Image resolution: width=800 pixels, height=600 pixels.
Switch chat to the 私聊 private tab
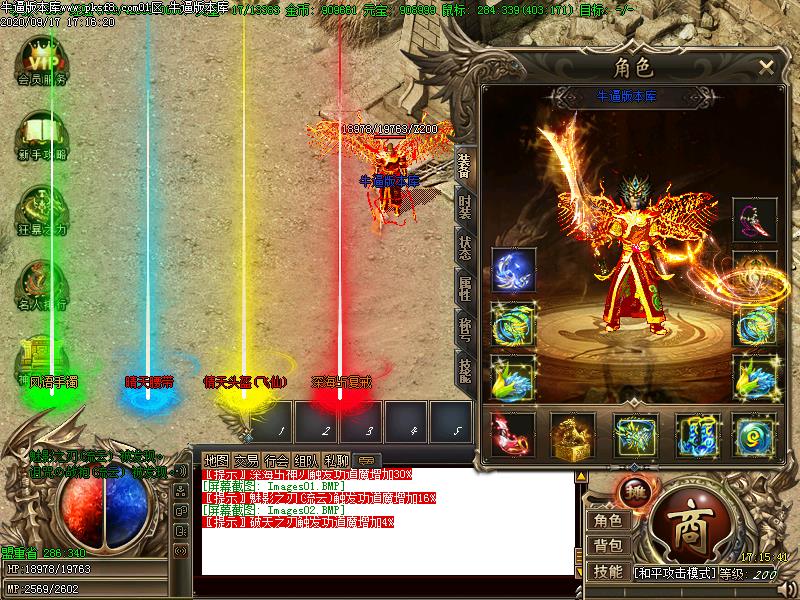tap(337, 461)
